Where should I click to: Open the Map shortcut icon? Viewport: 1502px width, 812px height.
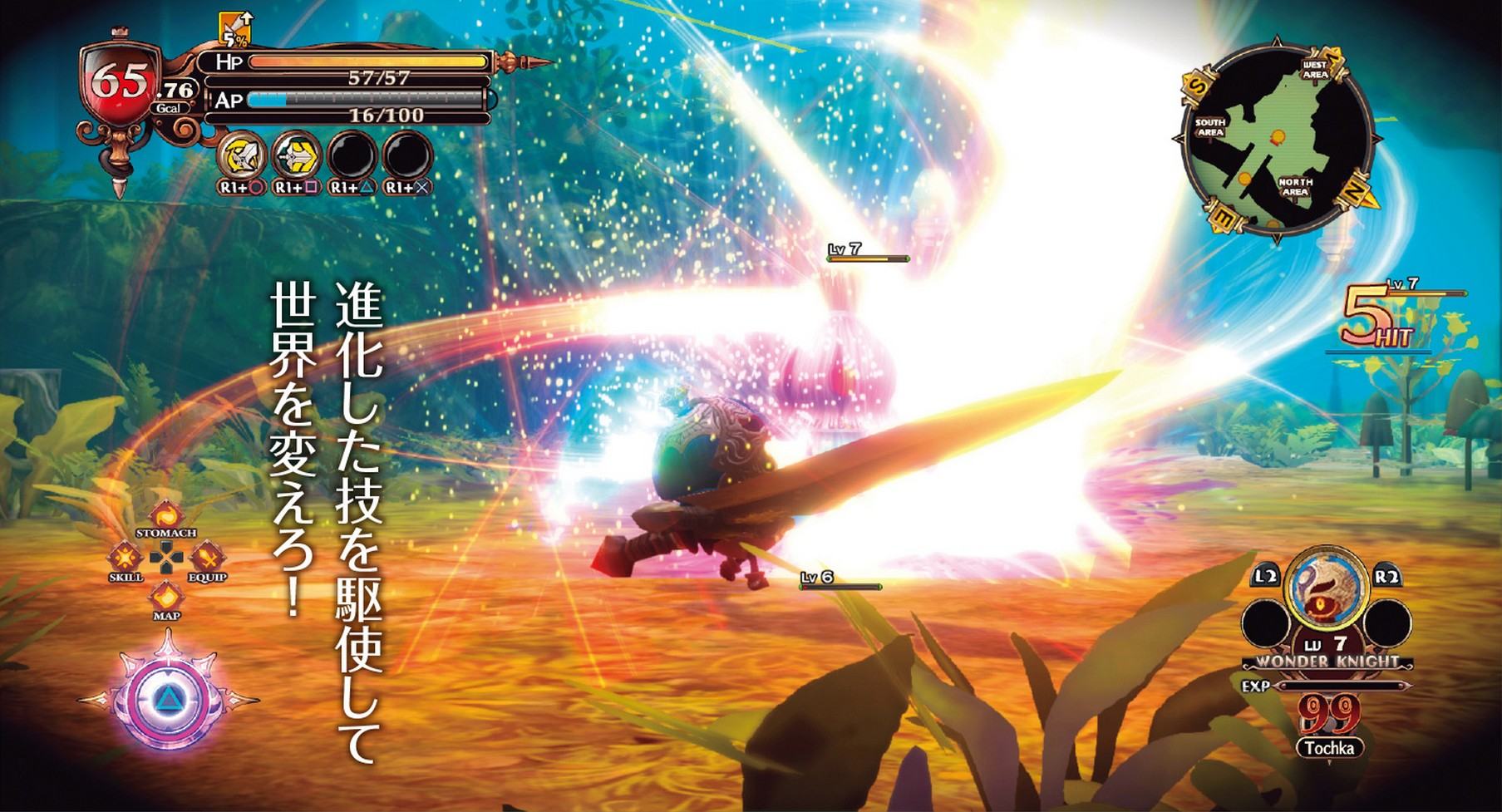coord(166,596)
